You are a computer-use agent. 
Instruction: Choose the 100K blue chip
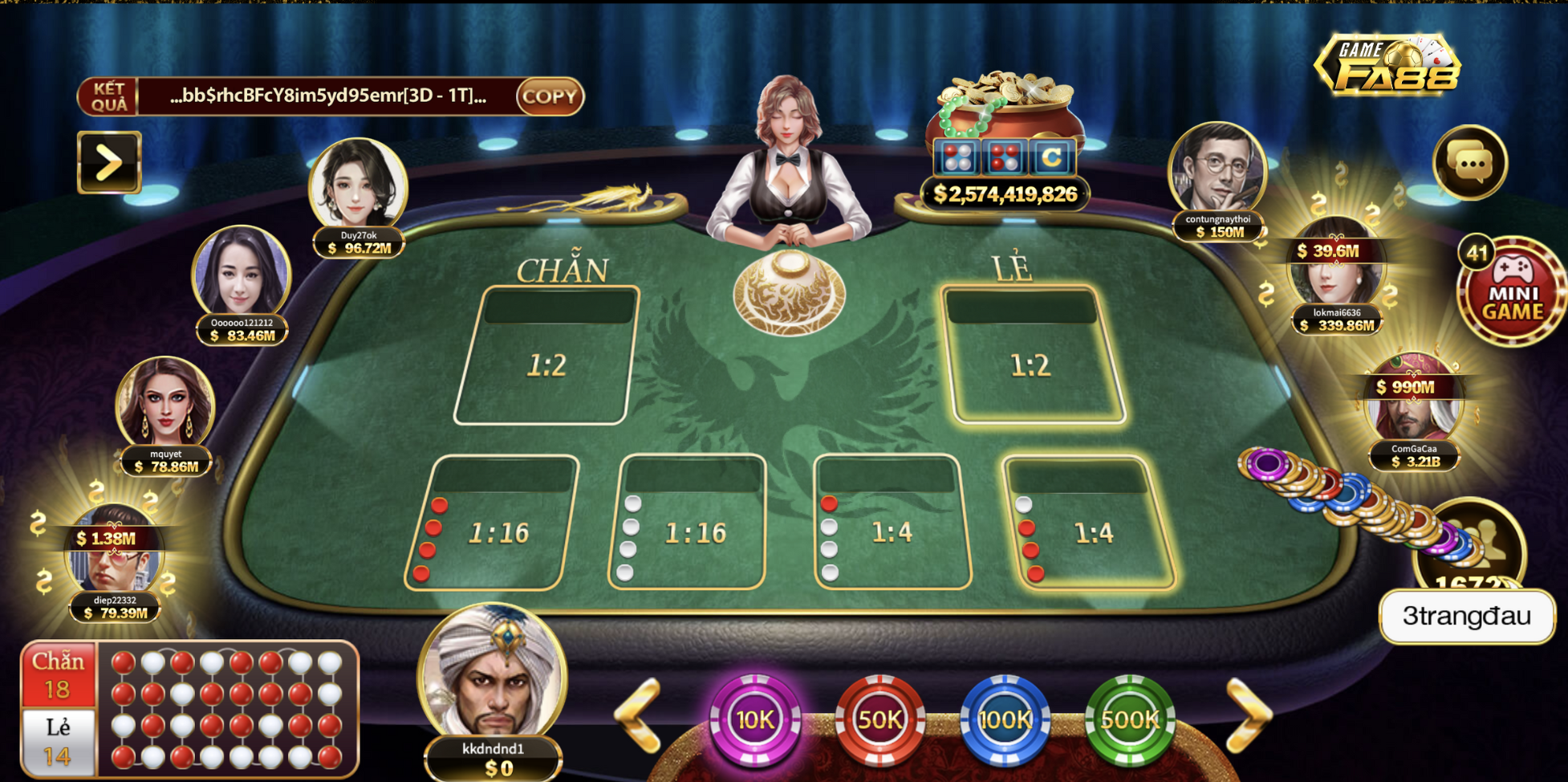pos(1005,719)
